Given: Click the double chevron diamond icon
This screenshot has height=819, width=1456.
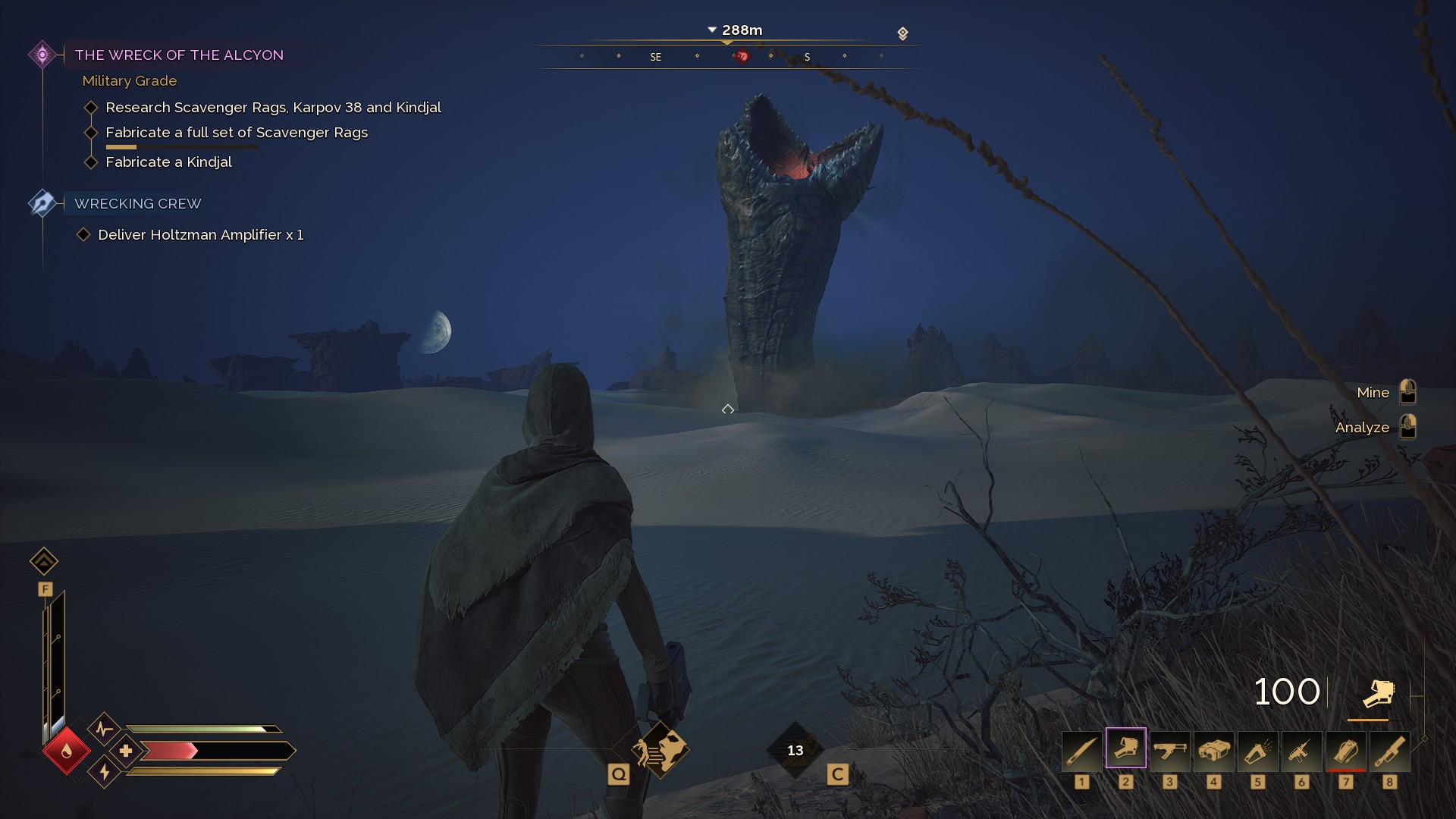Looking at the screenshot, I should (44, 561).
